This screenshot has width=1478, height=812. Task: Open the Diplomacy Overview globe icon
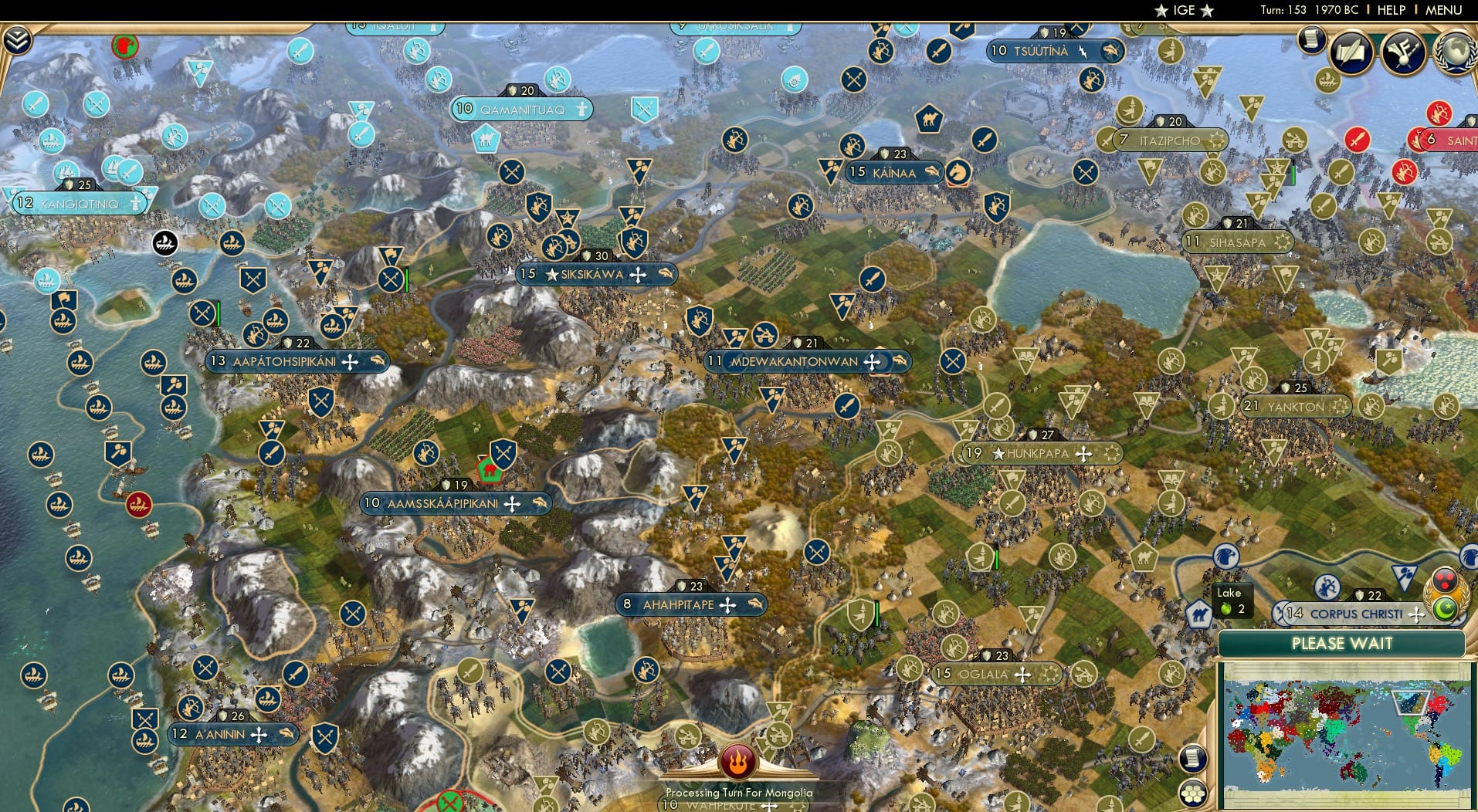(x=1456, y=52)
